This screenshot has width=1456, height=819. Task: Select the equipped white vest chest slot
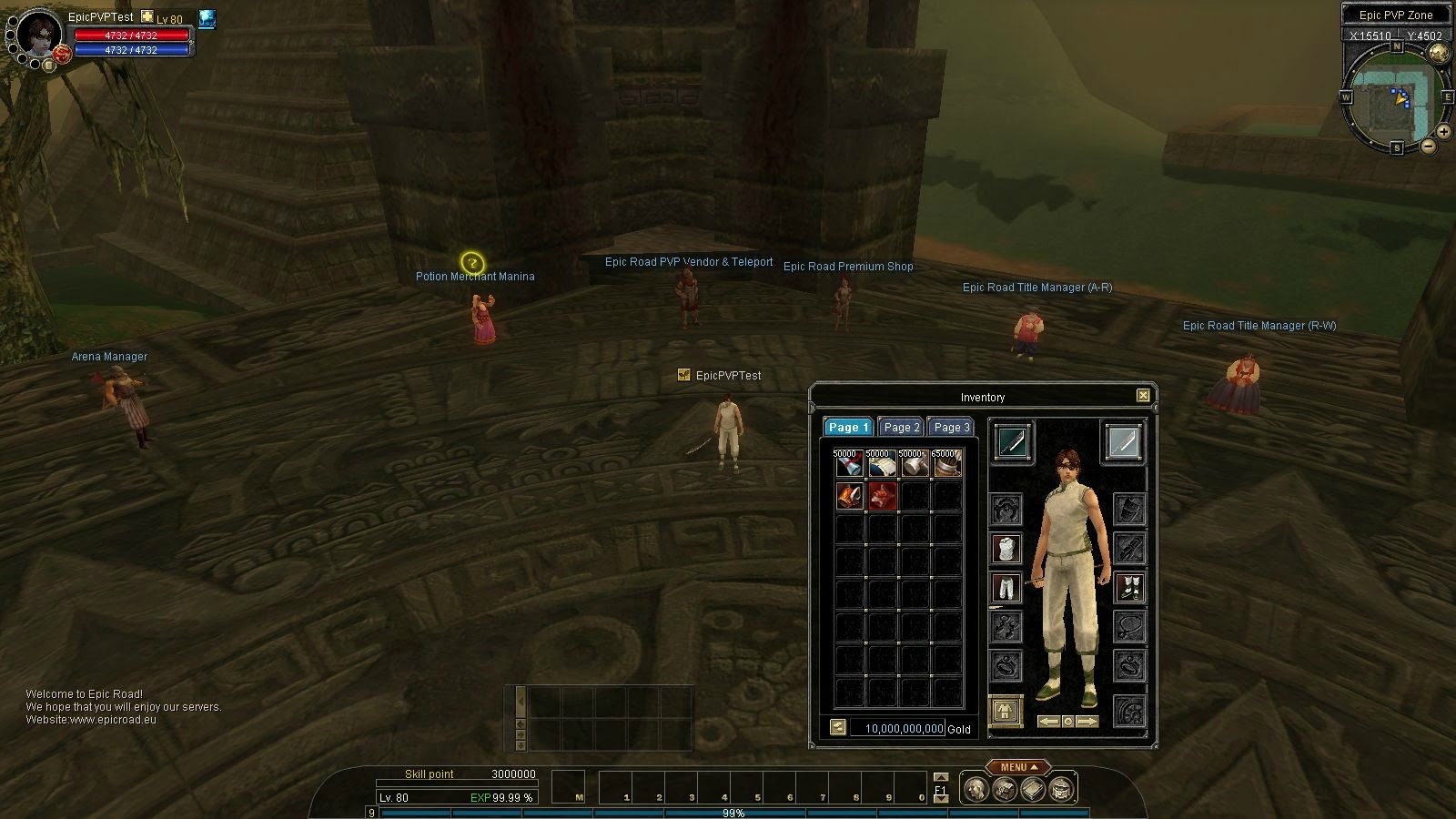tap(1006, 549)
